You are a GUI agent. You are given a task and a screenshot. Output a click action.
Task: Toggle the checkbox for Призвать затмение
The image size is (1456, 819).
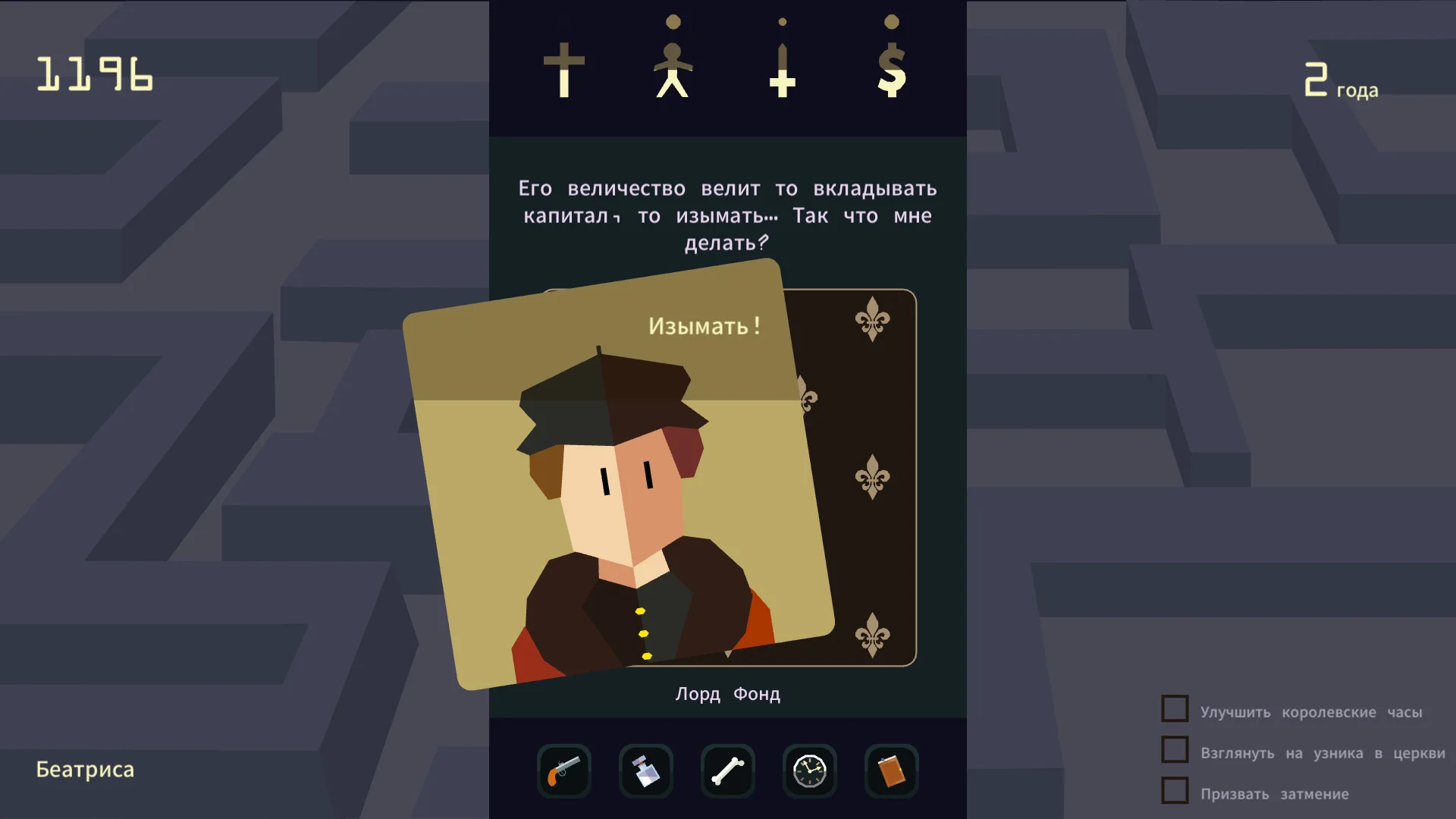point(1174,792)
